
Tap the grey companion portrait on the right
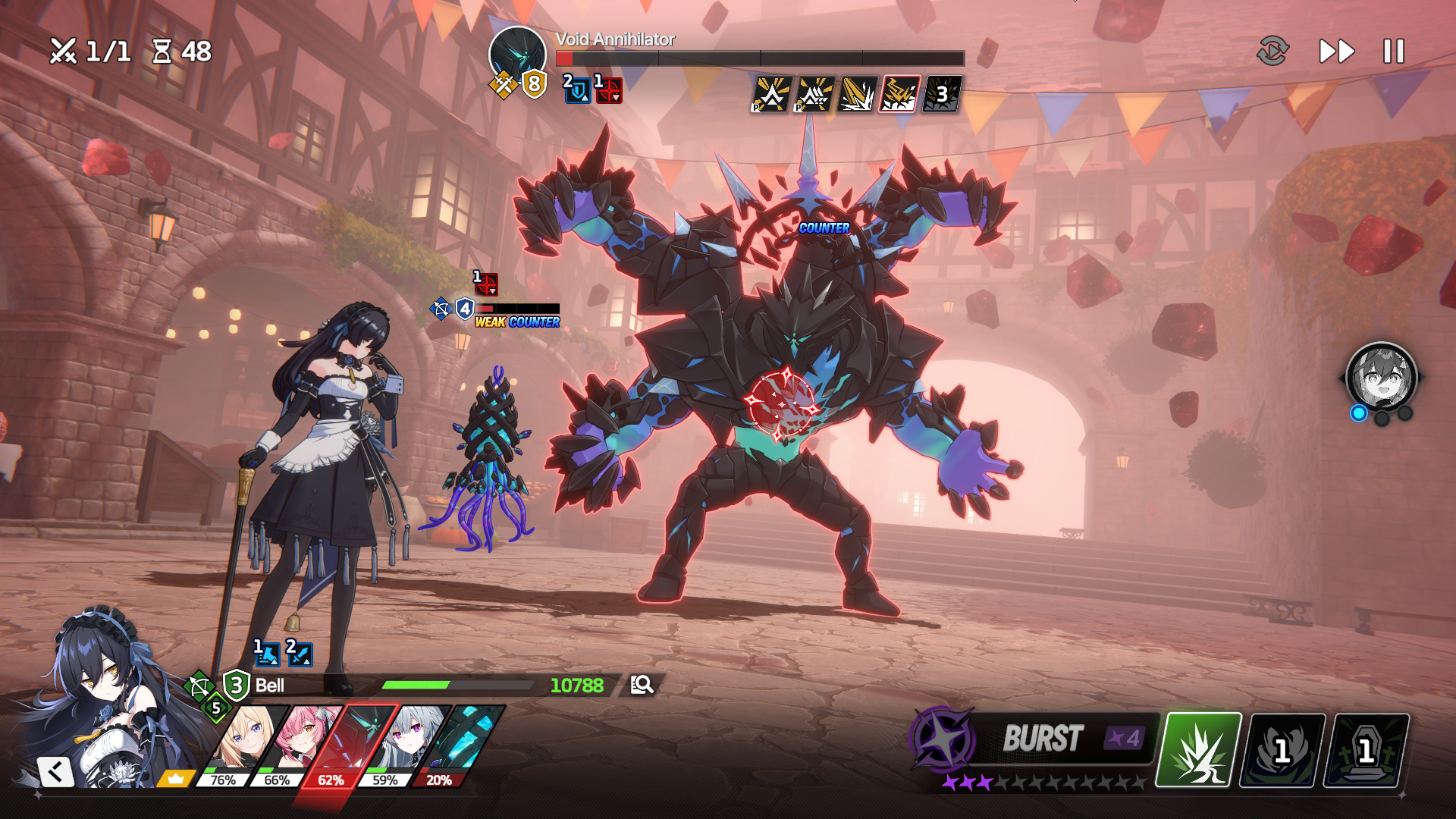(1381, 377)
